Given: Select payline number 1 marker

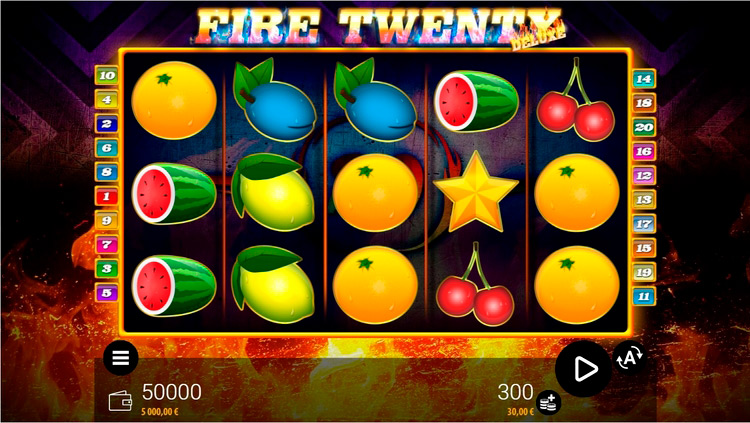Looking at the screenshot, I should coord(106,196).
